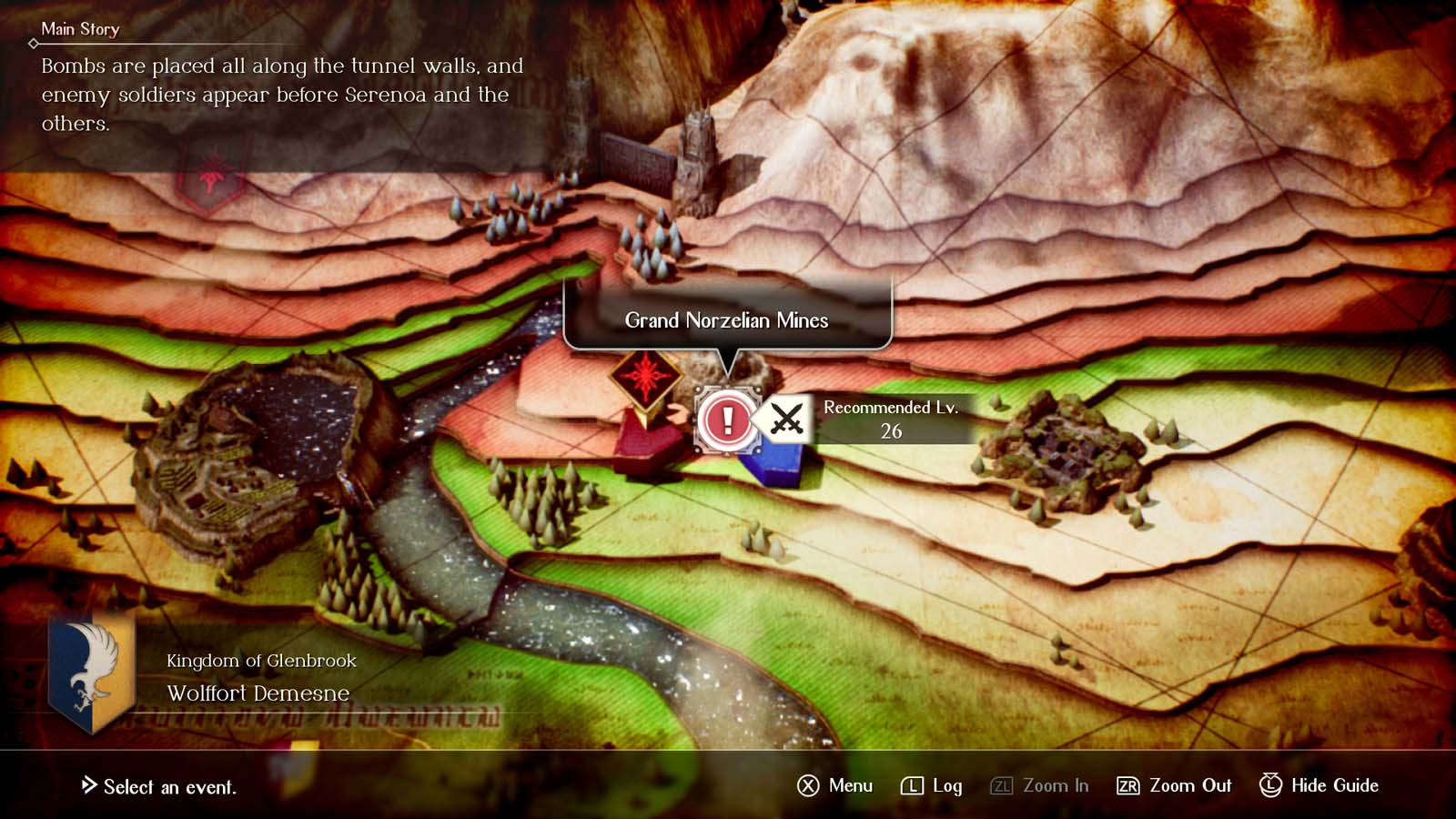The width and height of the screenshot is (1456, 819).
Task: Select the blue army unit on the map
Action: pos(775,460)
